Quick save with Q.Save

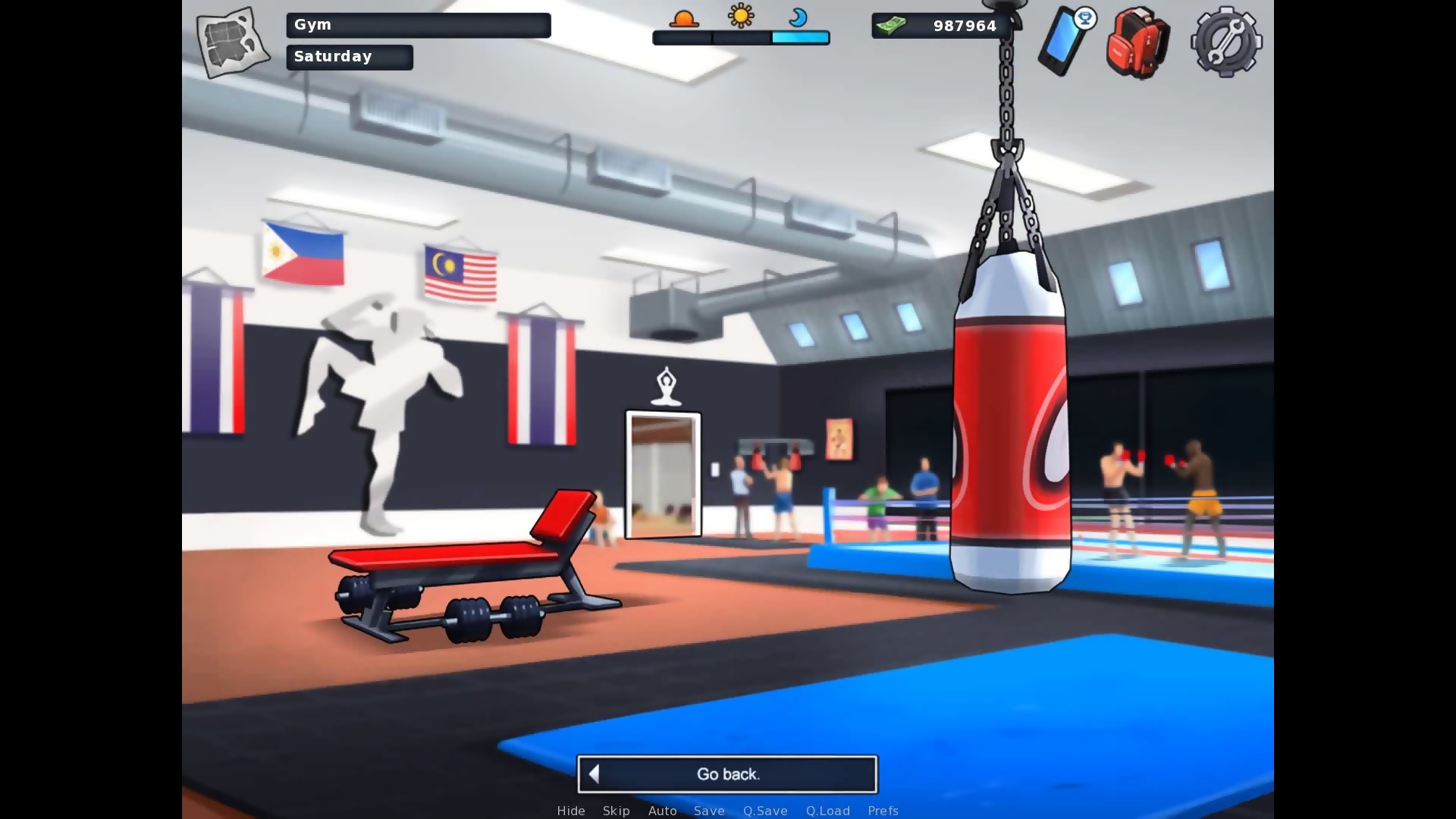[765, 811]
